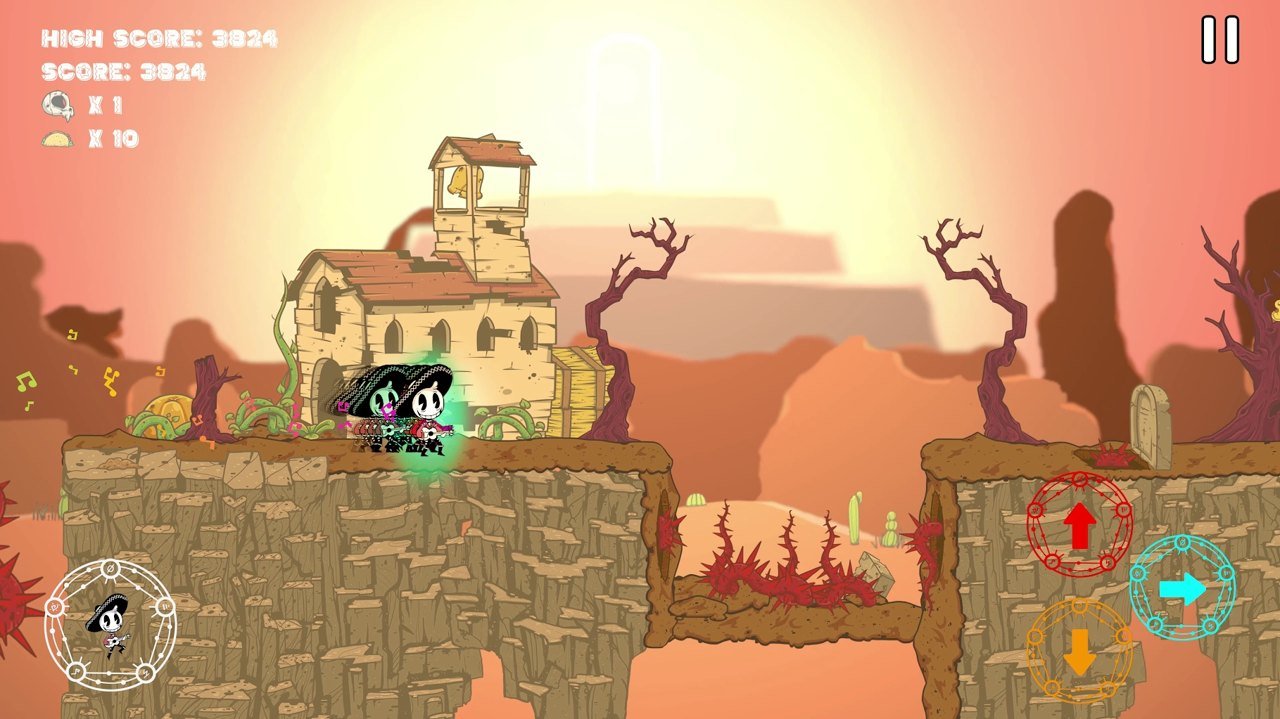Tap the red up arrow button

(1079, 526)
